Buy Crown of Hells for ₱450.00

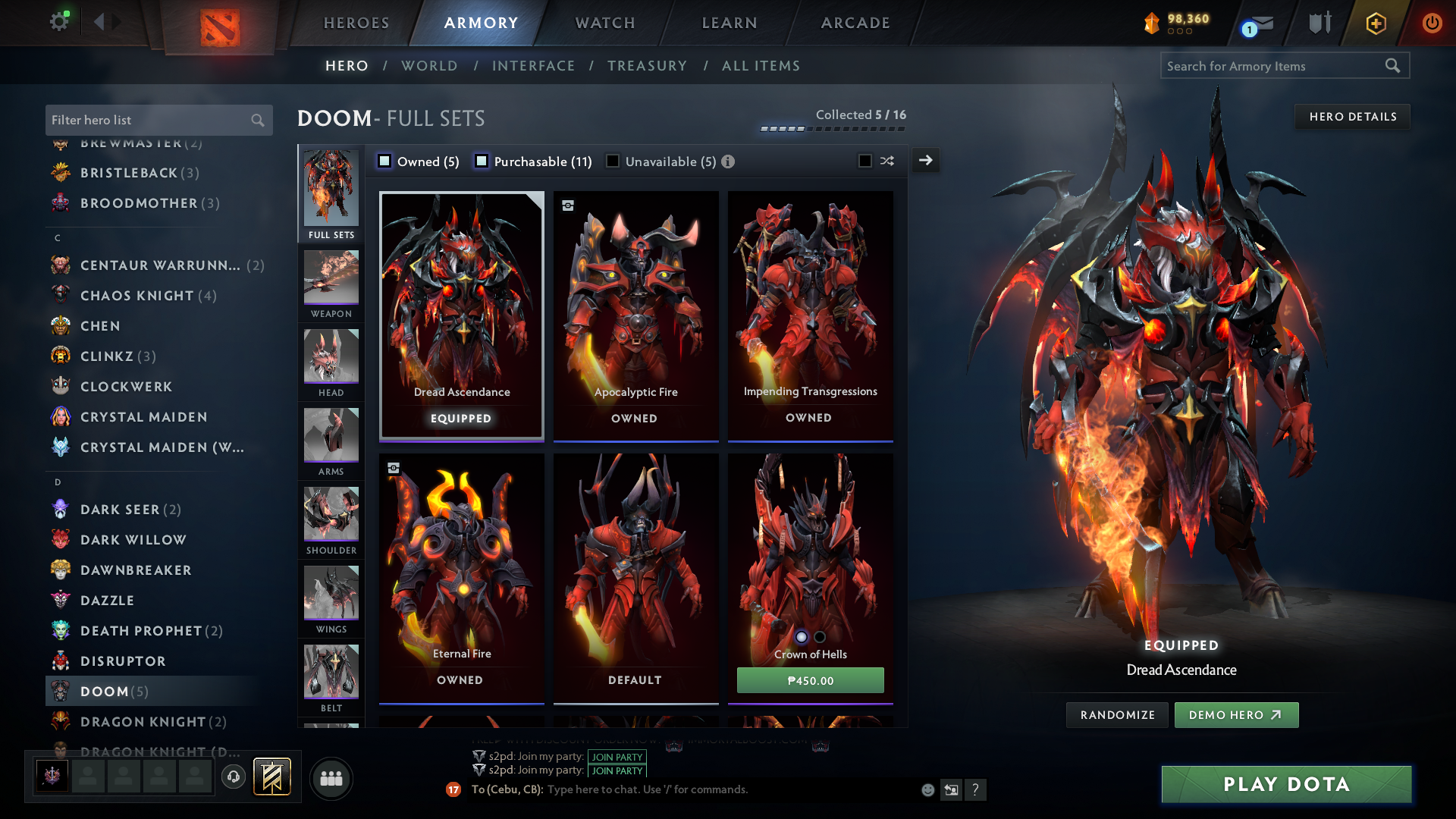(810, 680)
